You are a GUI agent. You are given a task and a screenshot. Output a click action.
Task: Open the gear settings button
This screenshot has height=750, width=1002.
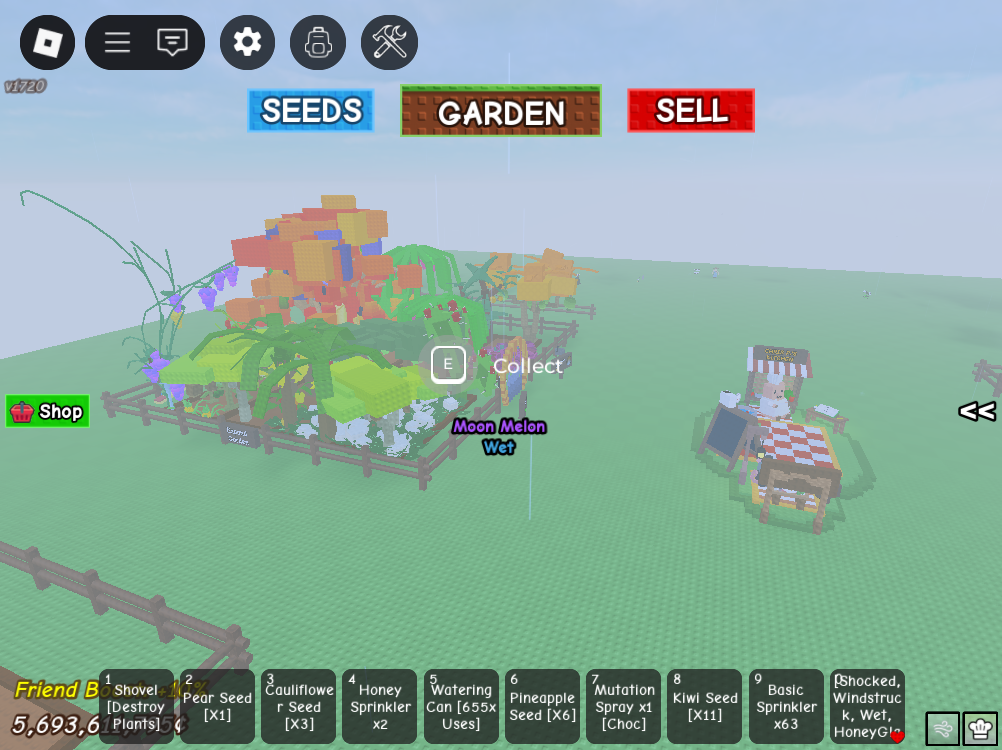click(247, 43)
